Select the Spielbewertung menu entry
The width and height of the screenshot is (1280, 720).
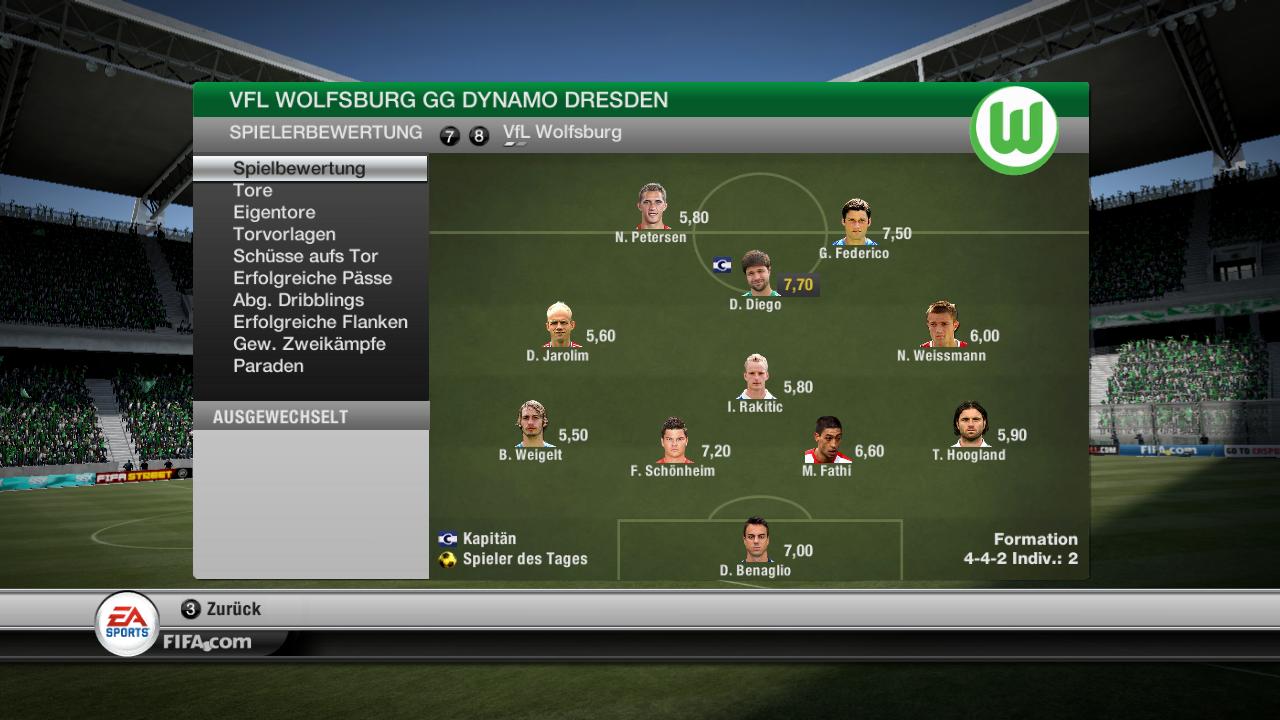299,168
